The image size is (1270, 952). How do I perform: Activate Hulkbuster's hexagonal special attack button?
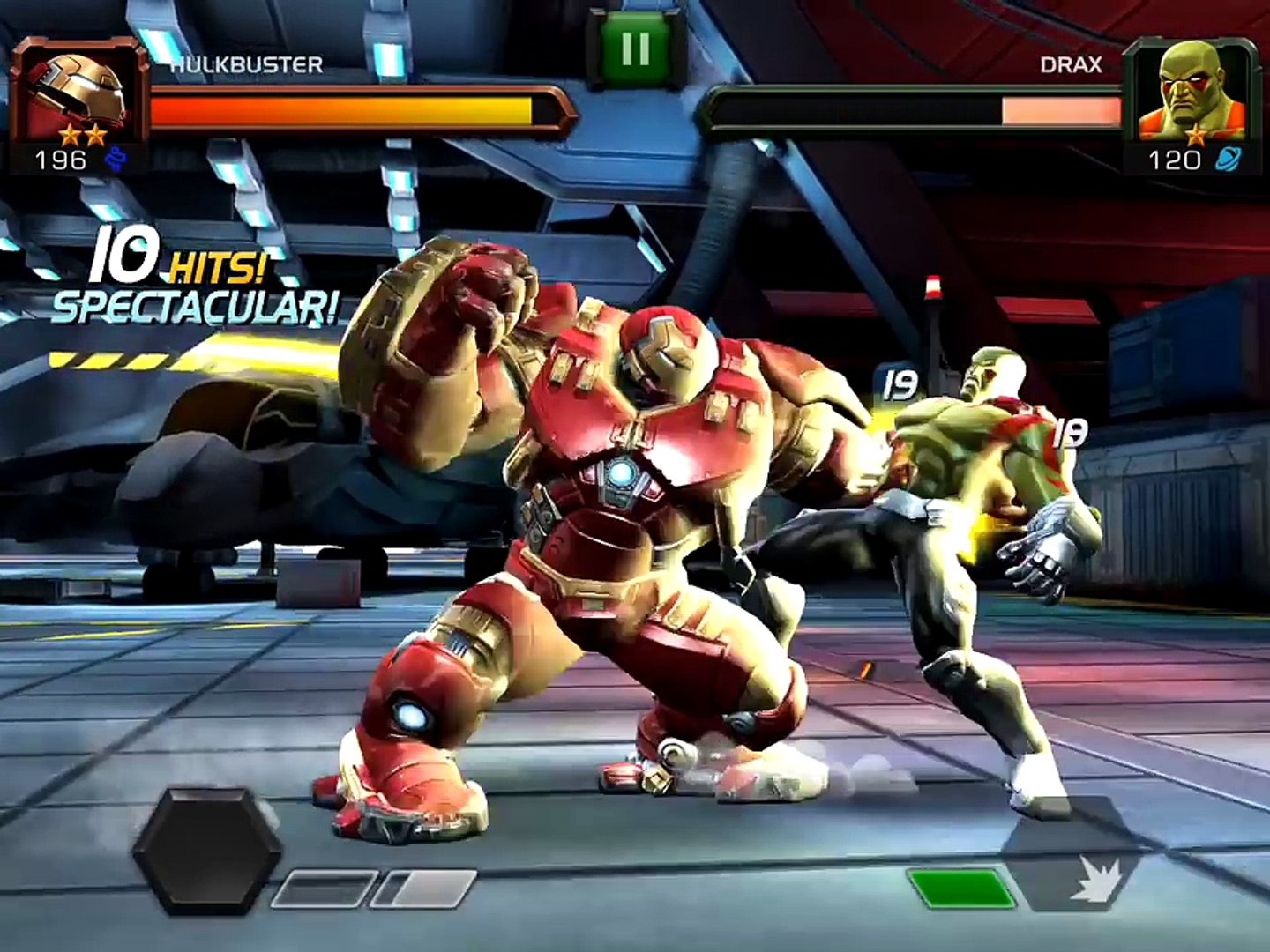(207, 852)
